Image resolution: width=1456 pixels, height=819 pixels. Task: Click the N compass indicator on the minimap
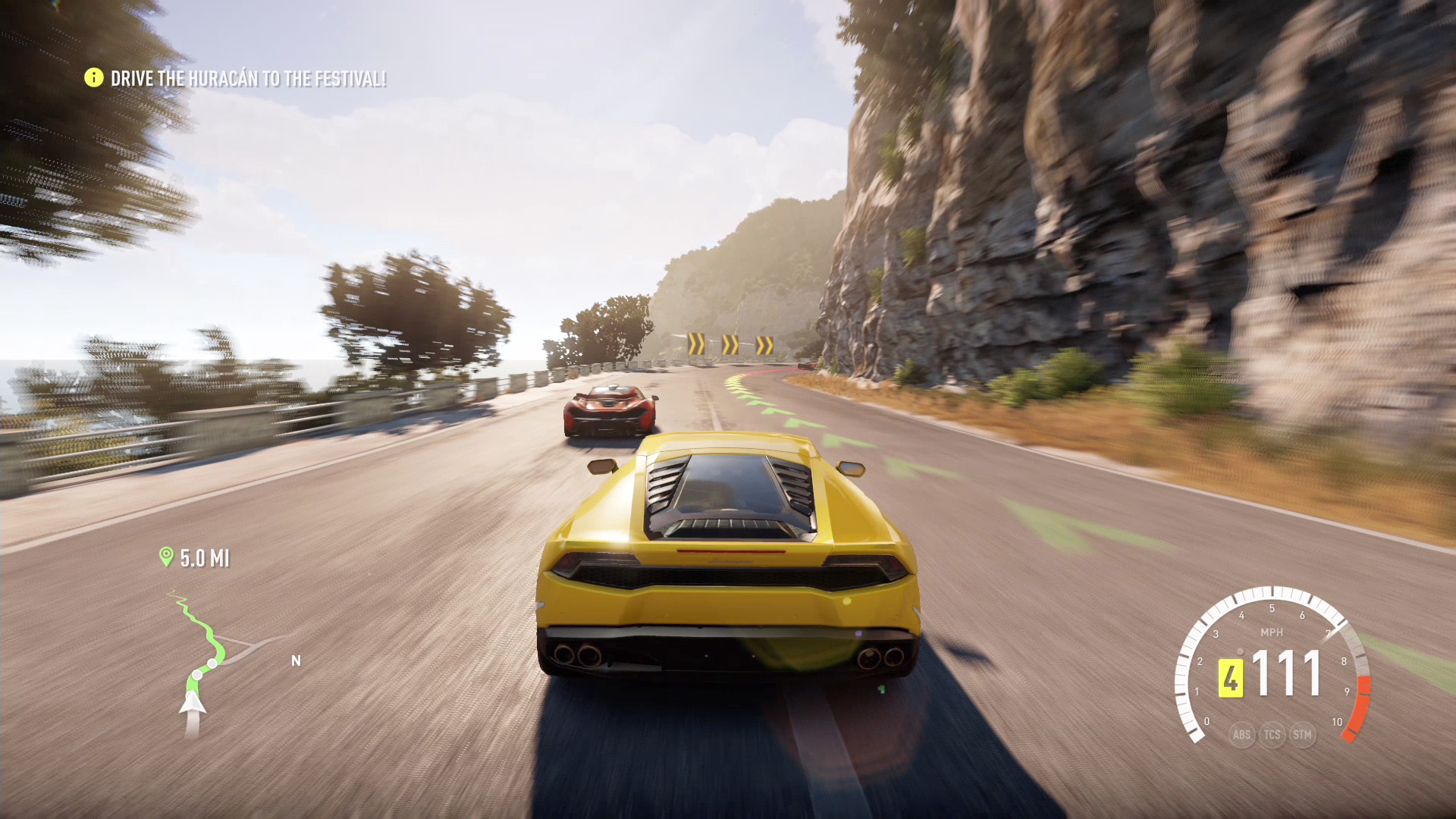(296, 660)
